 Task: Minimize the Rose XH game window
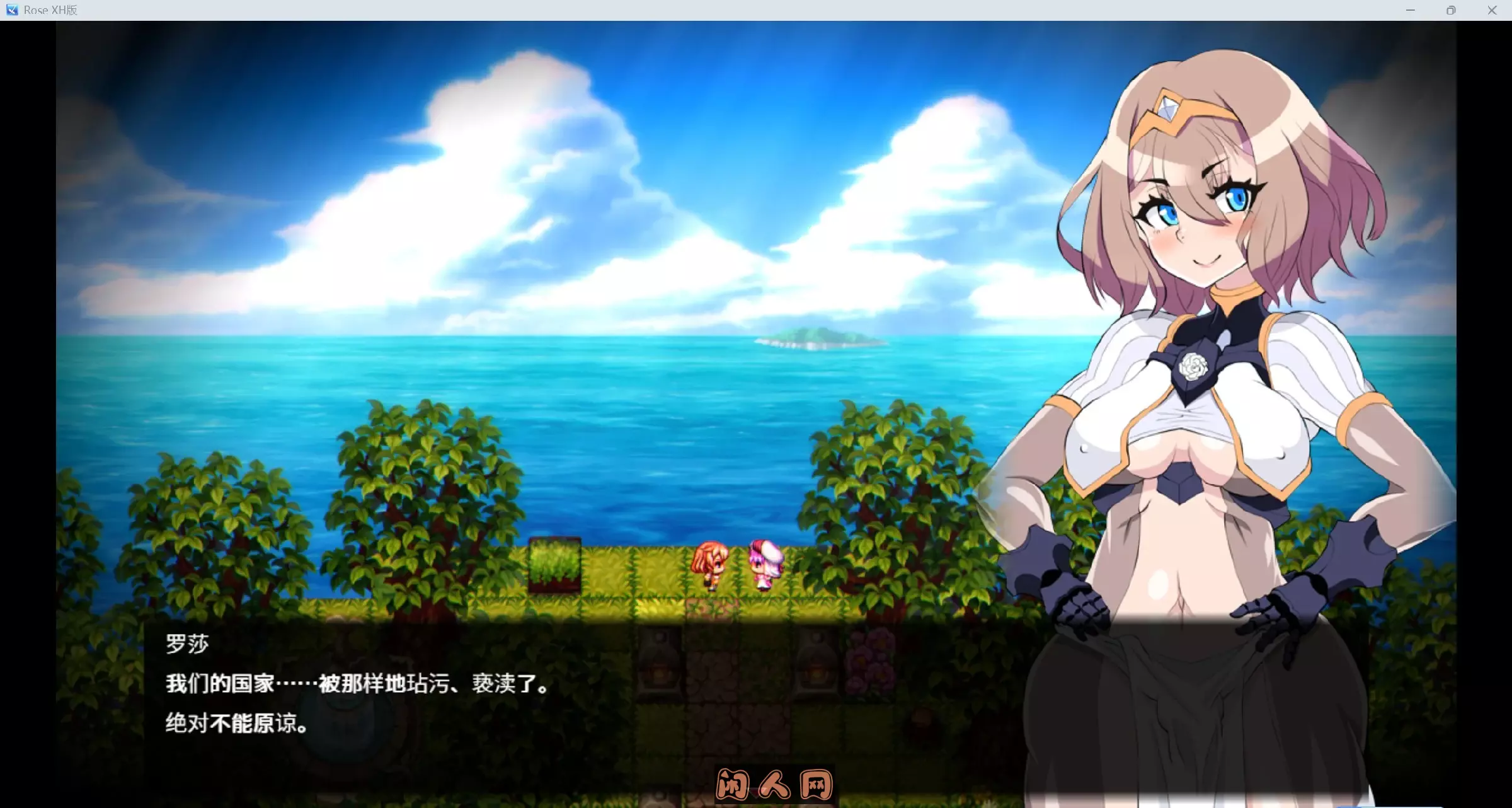point(1410,9)
